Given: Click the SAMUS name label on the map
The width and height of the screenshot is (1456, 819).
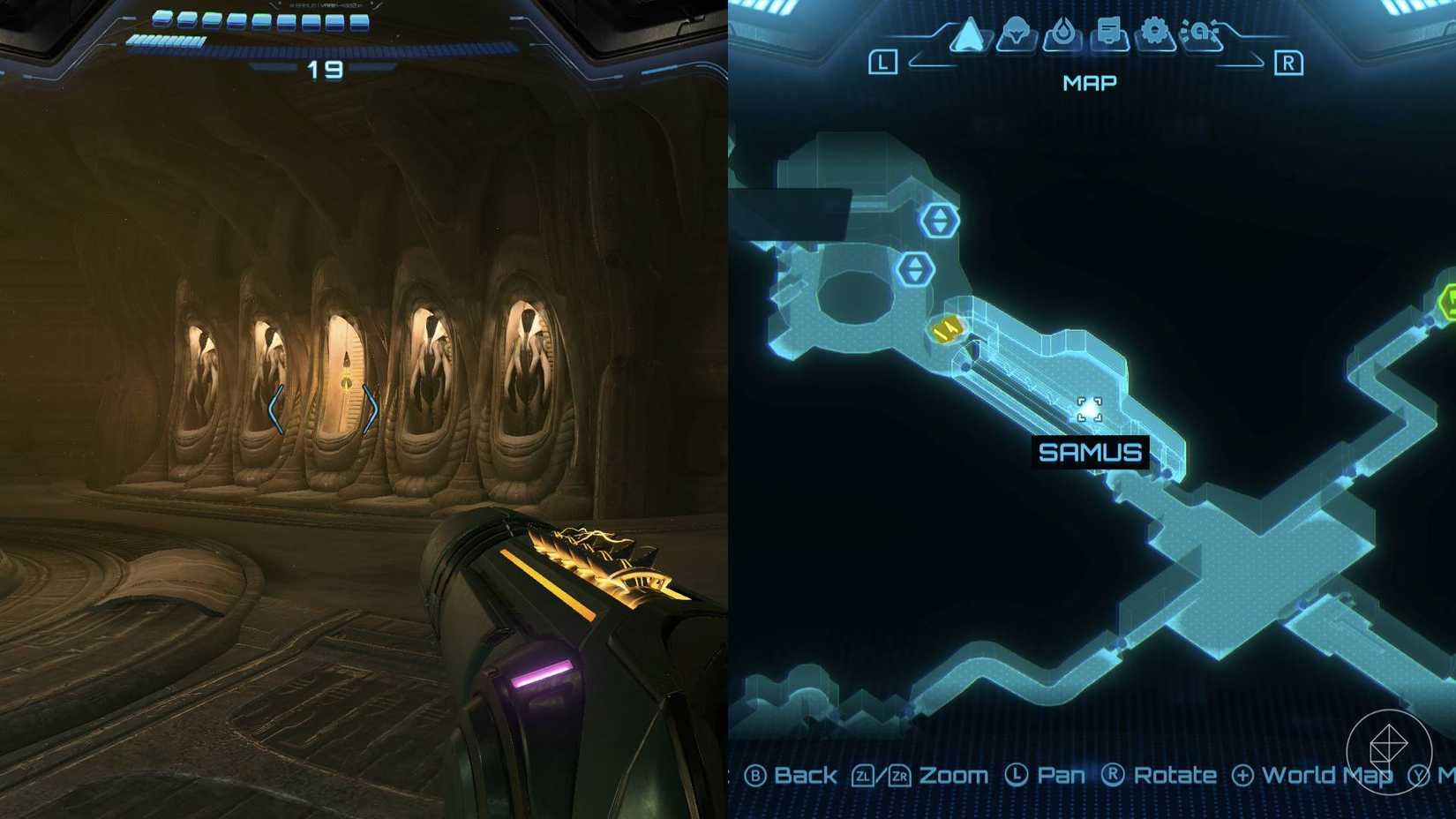Looking at the screenshot, I should [x=1091, y=453].
